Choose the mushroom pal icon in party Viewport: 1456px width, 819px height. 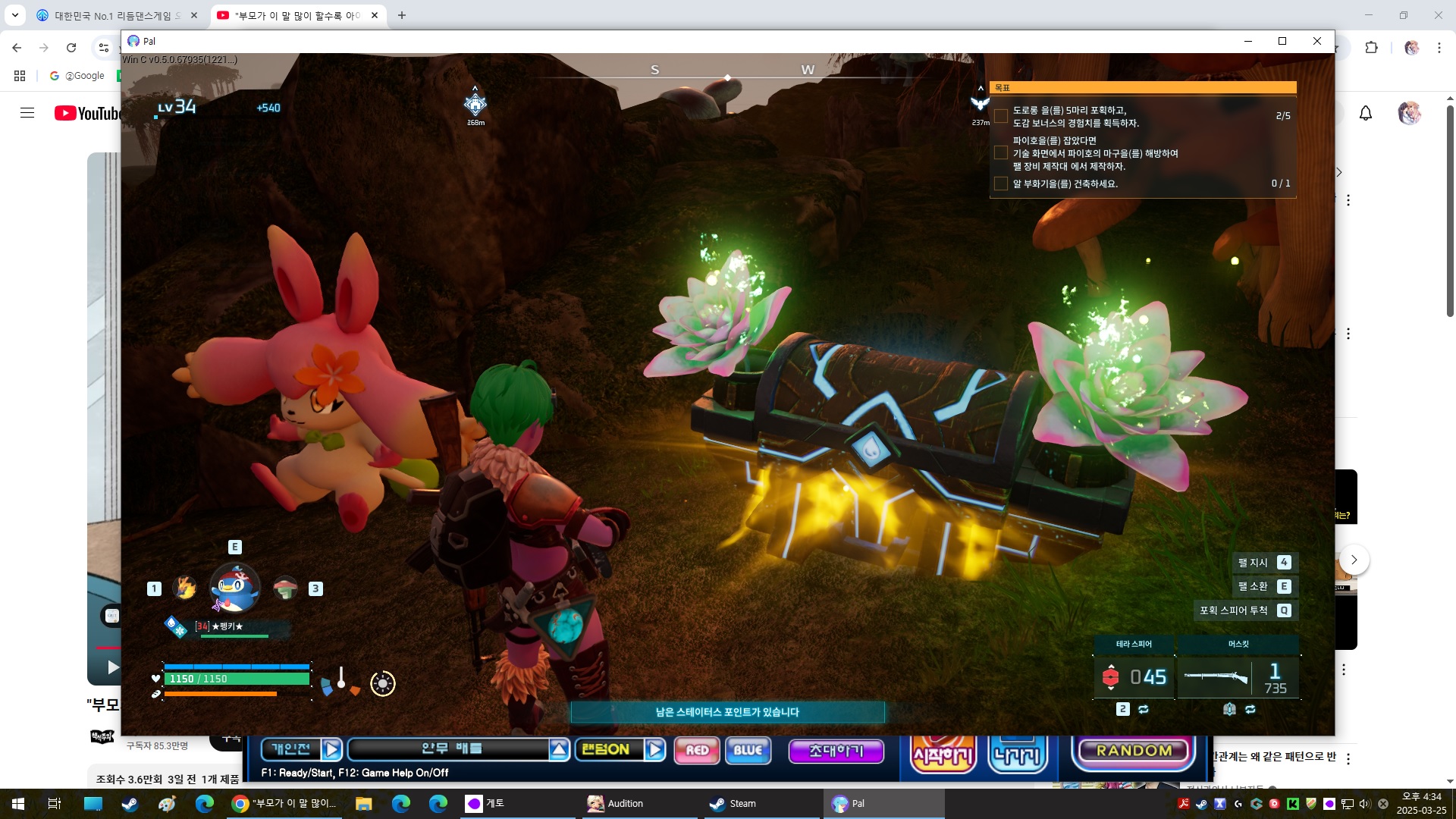point(285,588)
